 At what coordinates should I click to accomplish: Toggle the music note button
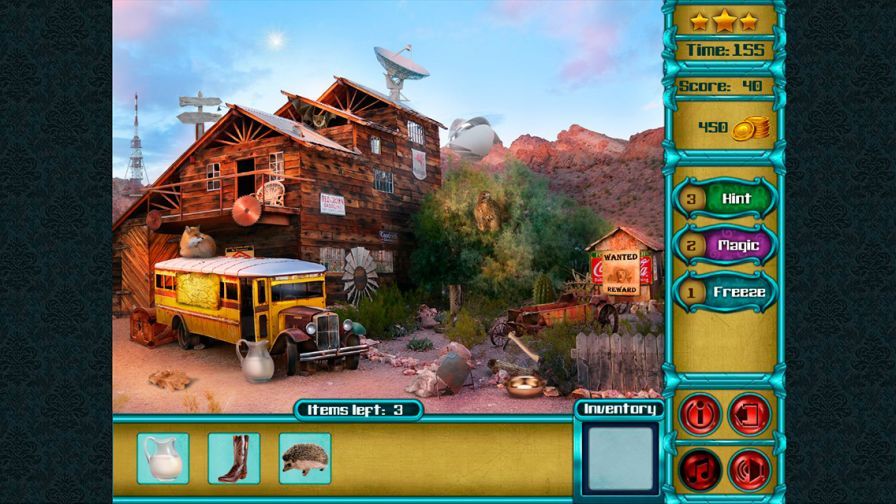pos(700,468)
